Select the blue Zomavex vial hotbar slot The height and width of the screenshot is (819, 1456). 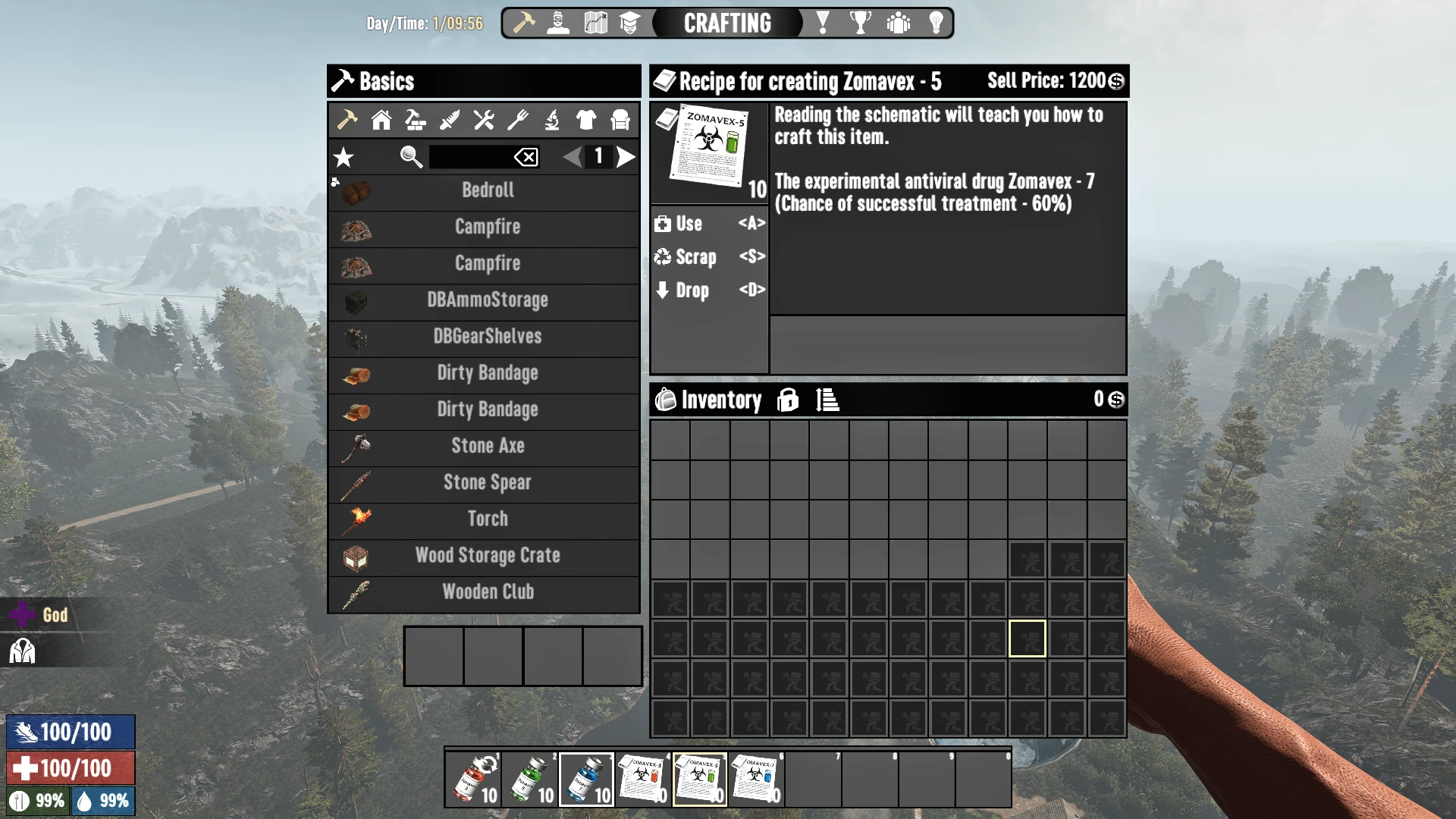(x=586, y=779)
